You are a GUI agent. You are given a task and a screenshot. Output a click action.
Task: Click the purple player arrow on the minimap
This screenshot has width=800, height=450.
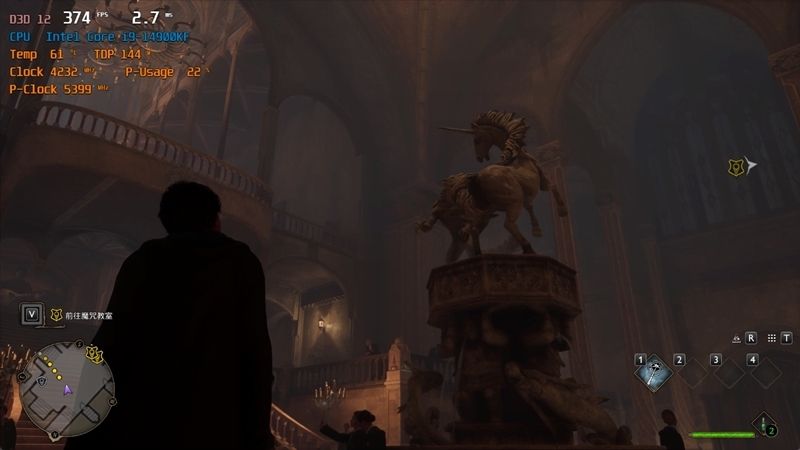(68, 389)
